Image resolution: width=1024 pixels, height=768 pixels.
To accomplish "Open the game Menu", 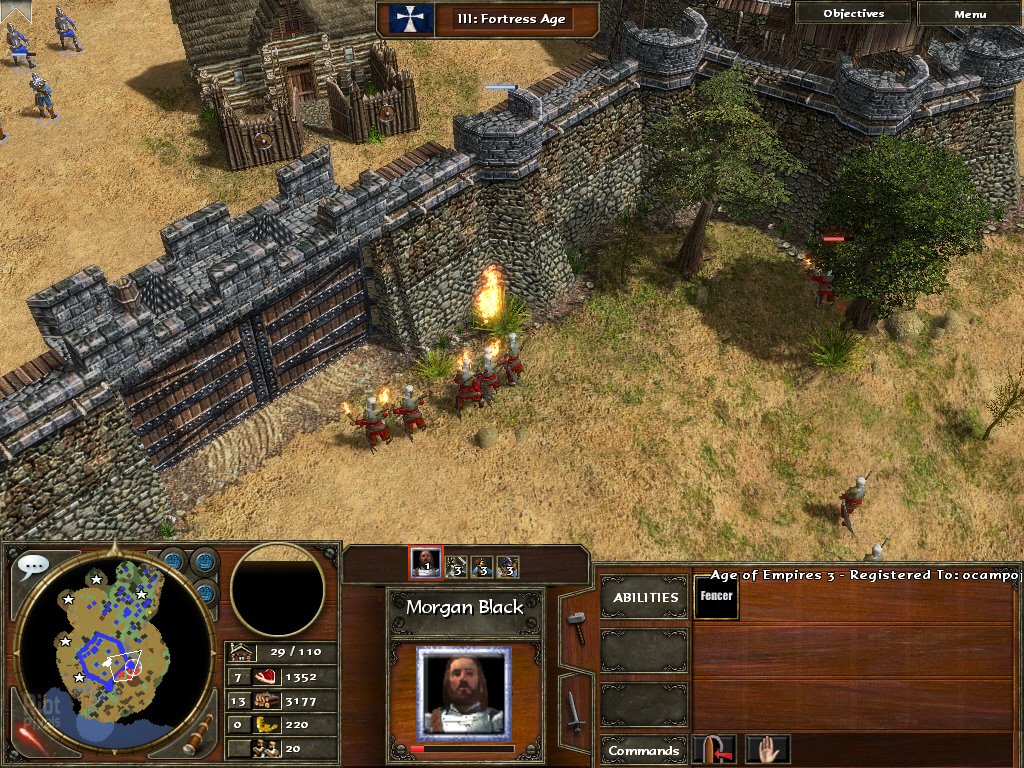I will point(969,14).
